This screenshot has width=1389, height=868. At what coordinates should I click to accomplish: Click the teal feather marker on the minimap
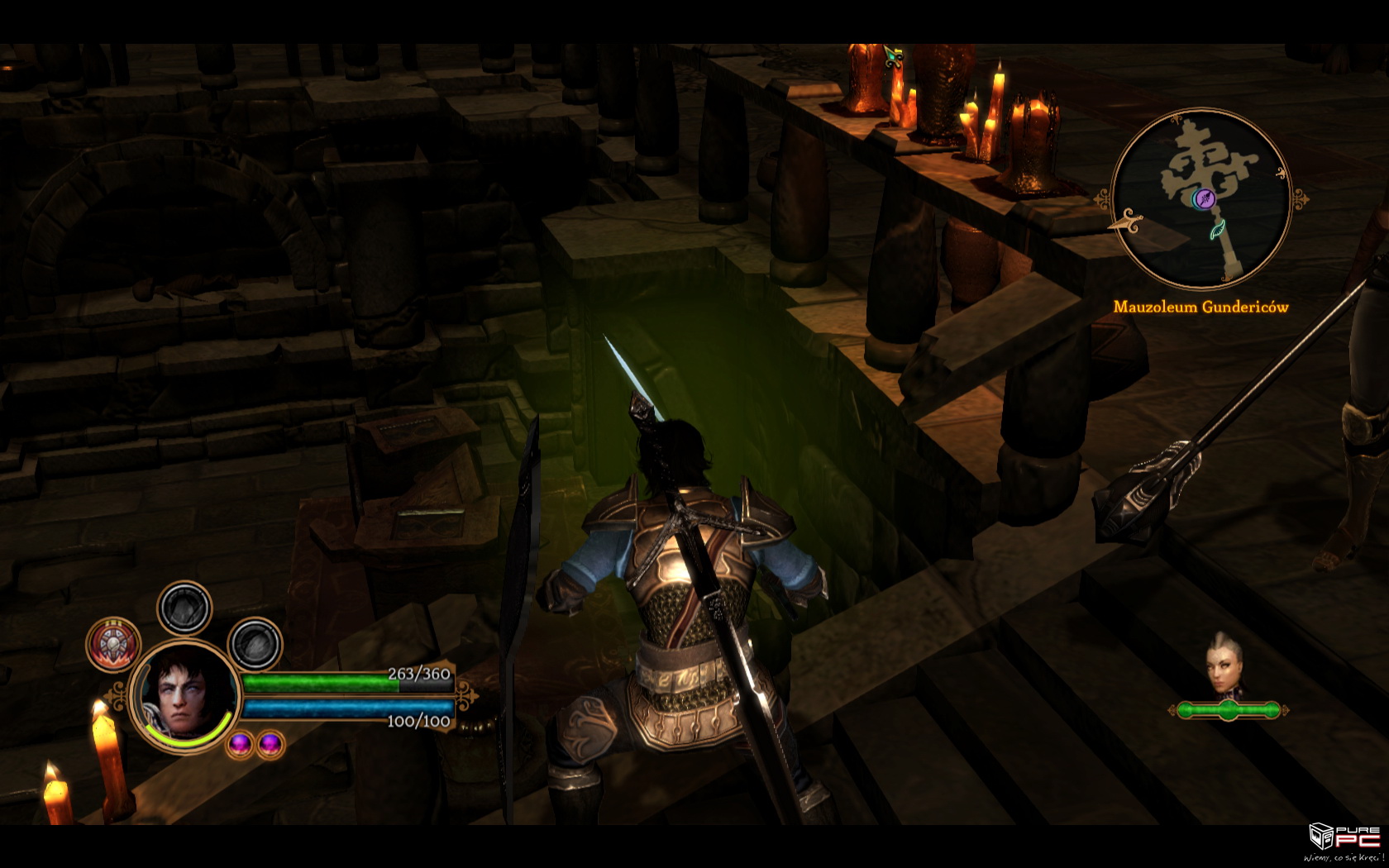1218,231
